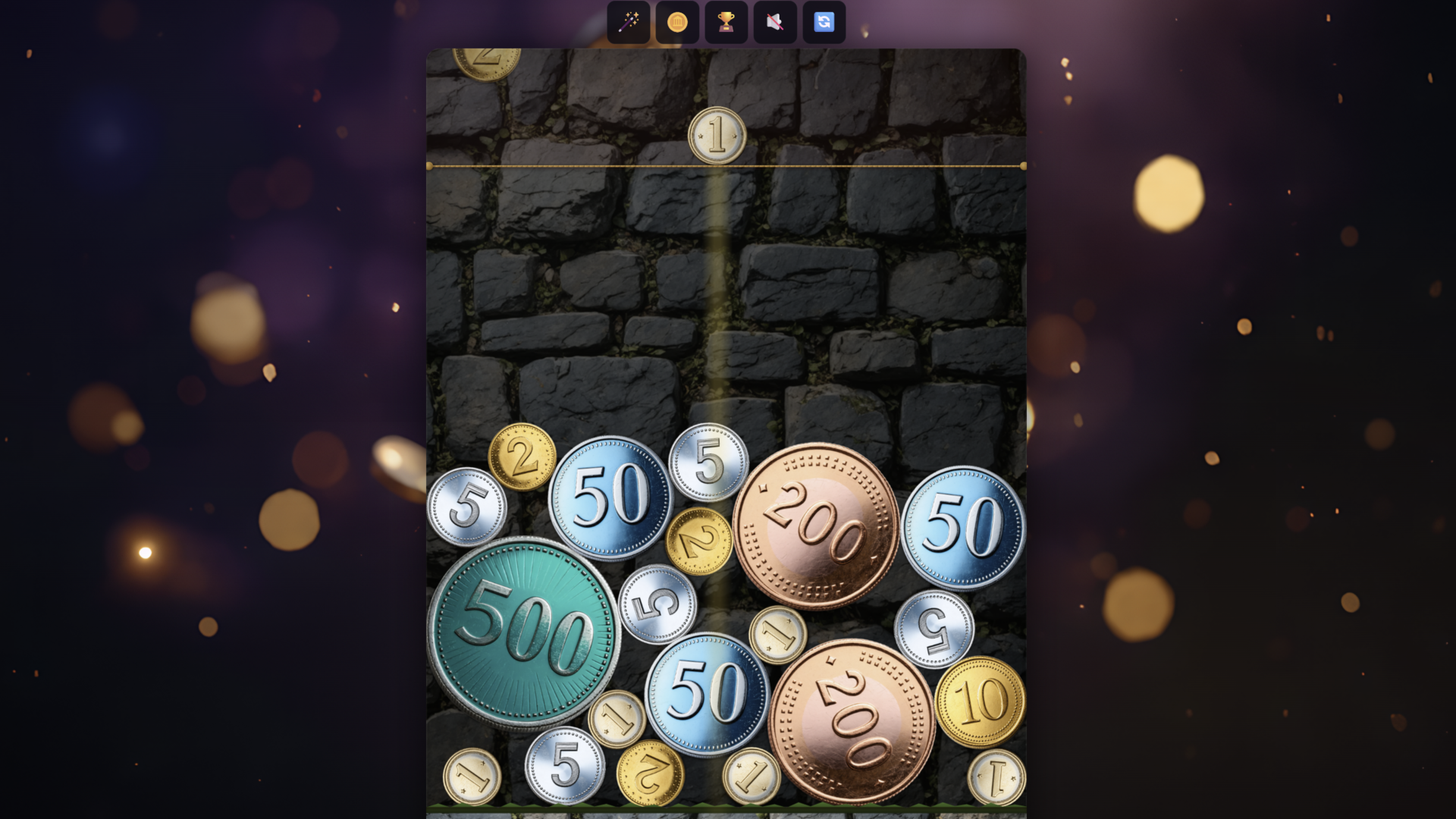
Task: Open the coin bank shop
Action: 676,22
